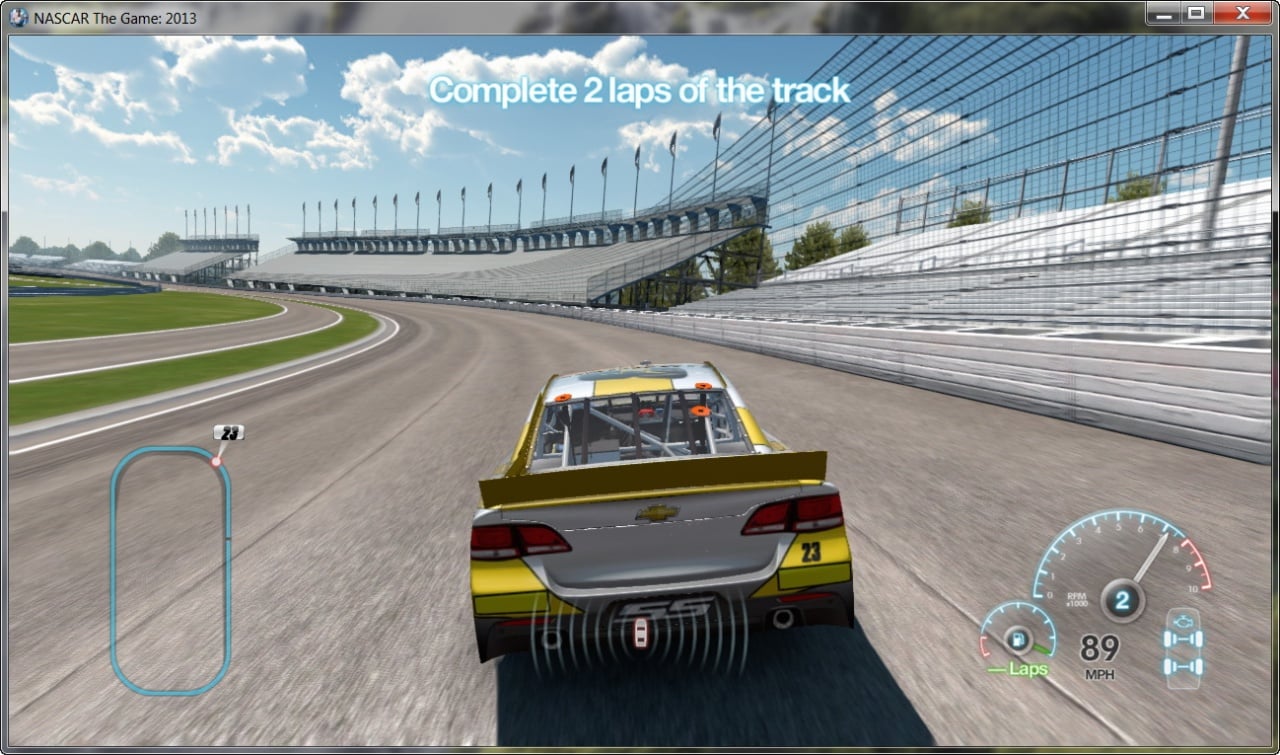This screenshot has height=755, width=1280.
Task: Minimize the game window
Action: [1163, 13]
